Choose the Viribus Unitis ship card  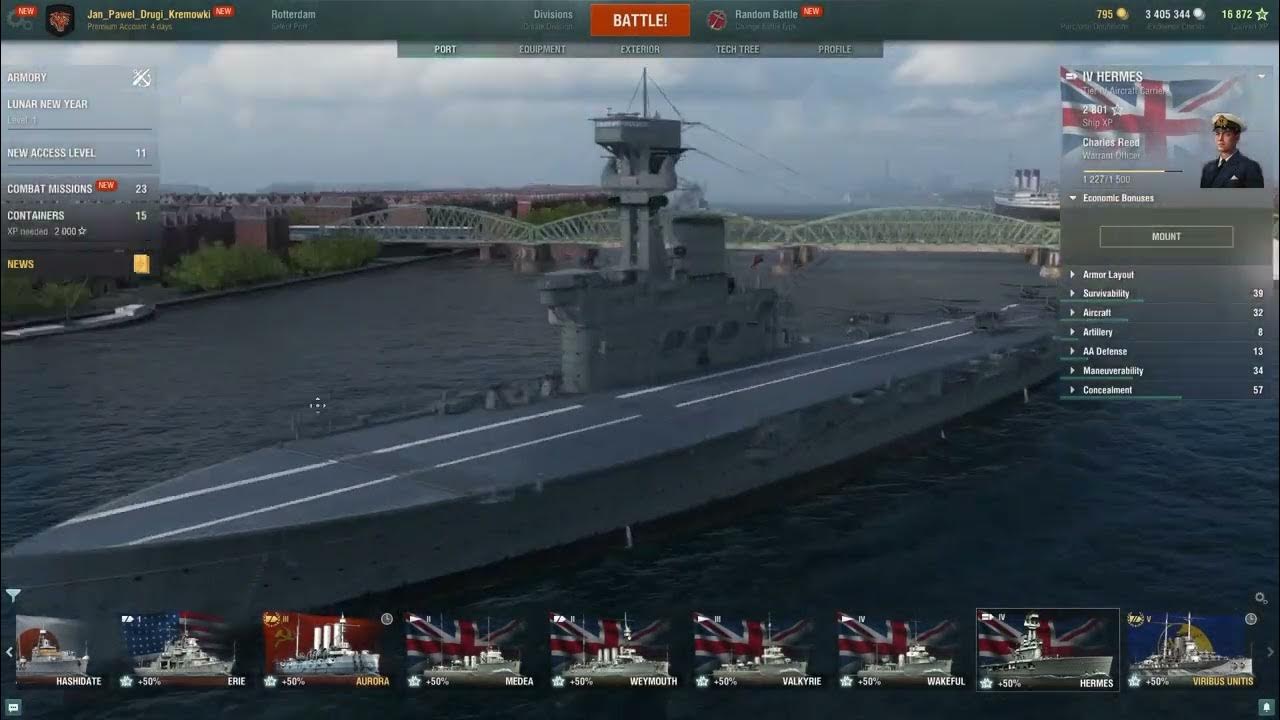coord(1190,648)
